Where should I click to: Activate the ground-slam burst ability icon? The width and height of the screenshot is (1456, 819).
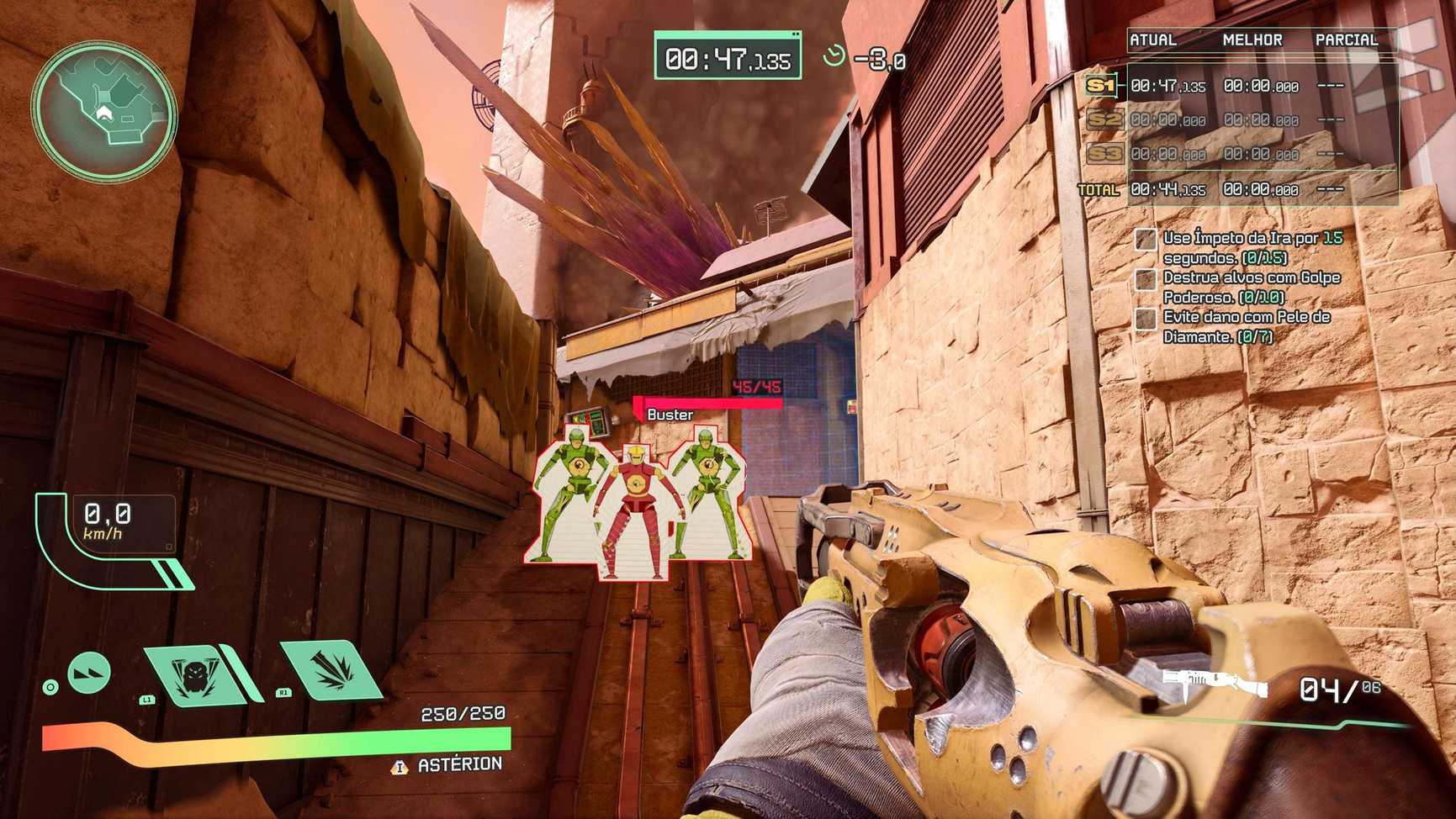[x=331, y=669]
